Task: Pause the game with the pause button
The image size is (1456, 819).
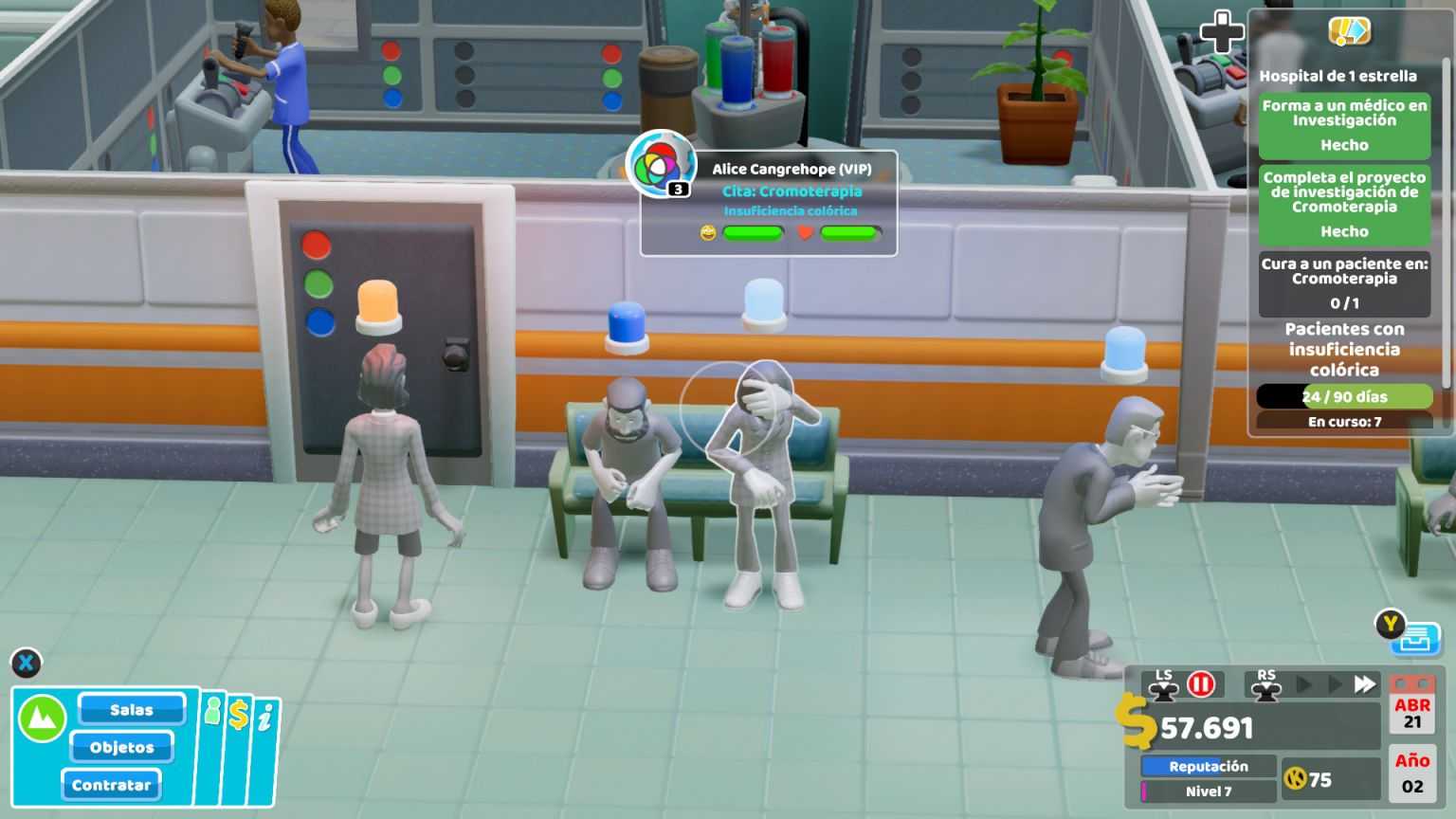Action: click(x=1201, y=682)
